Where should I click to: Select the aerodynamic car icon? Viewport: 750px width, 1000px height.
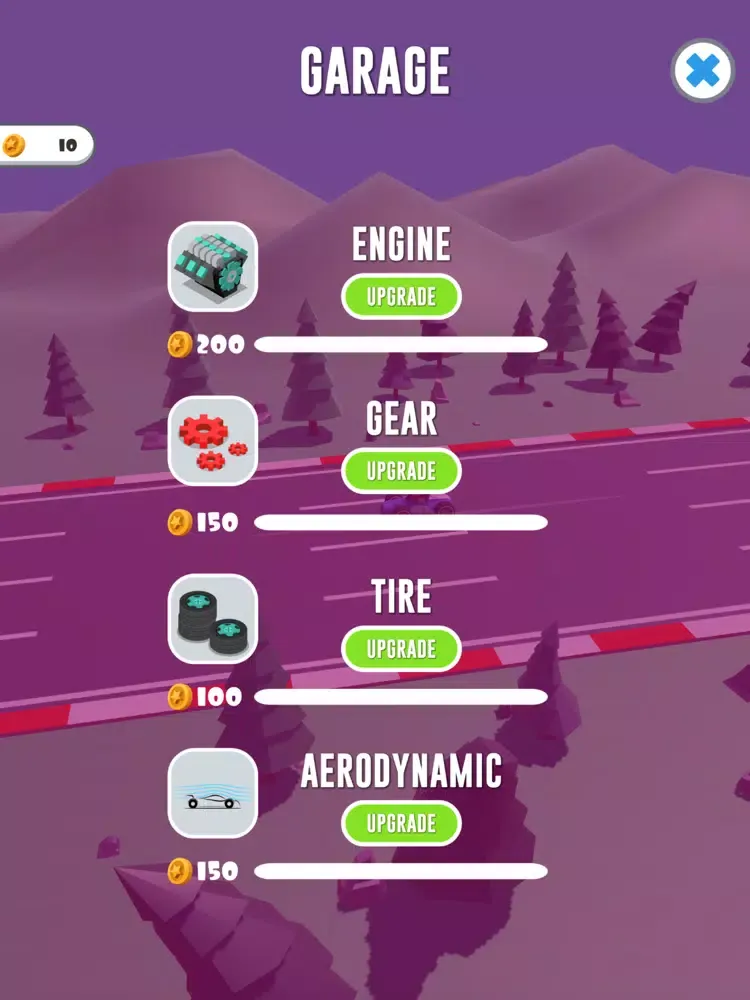(x=213, y=793)
